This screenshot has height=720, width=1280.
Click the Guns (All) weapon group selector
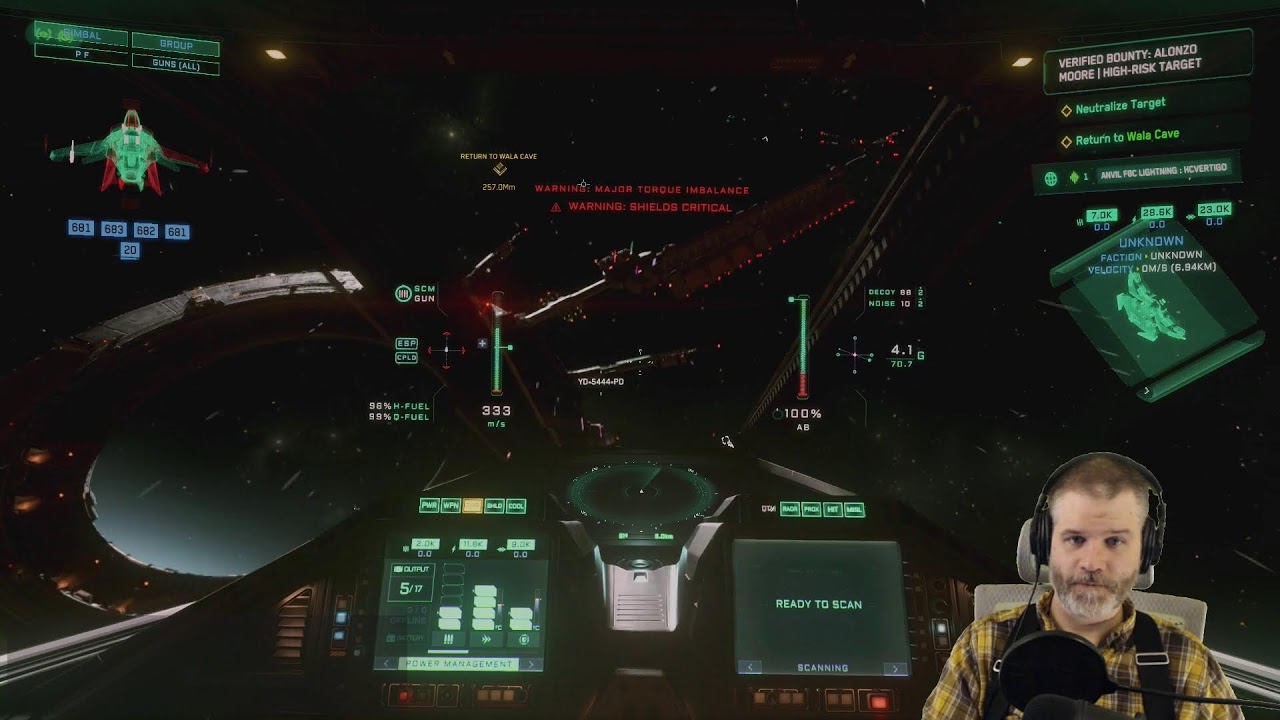tap(176, 65)
